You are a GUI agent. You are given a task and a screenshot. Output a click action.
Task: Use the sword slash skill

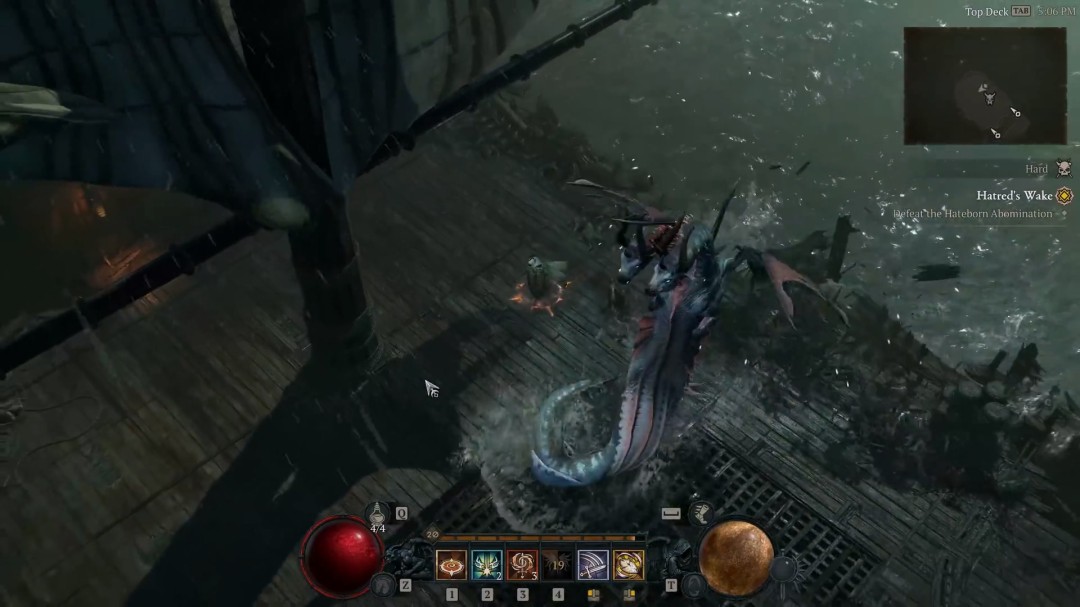point(593,565)
